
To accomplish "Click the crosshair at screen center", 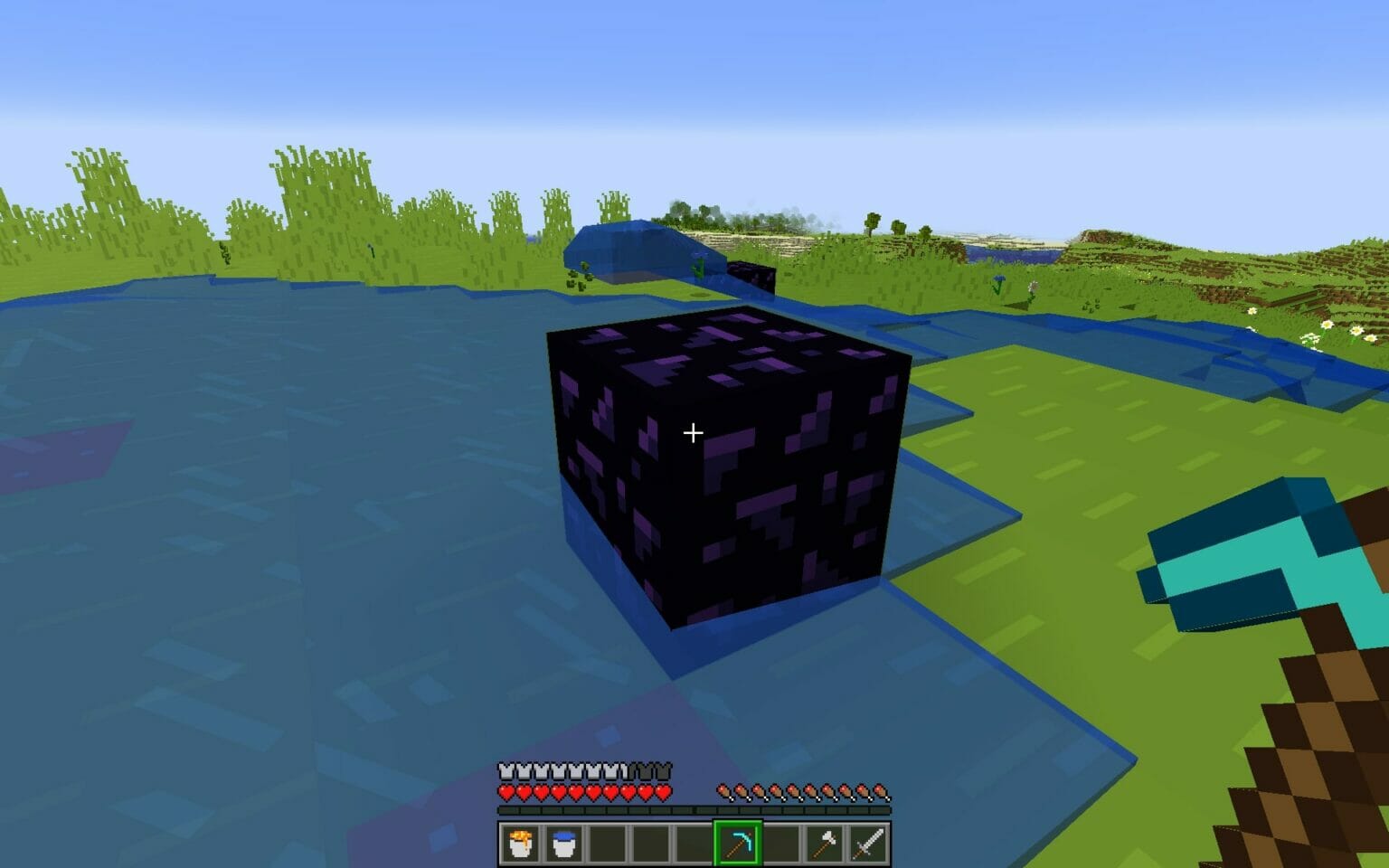I will 694,434.
